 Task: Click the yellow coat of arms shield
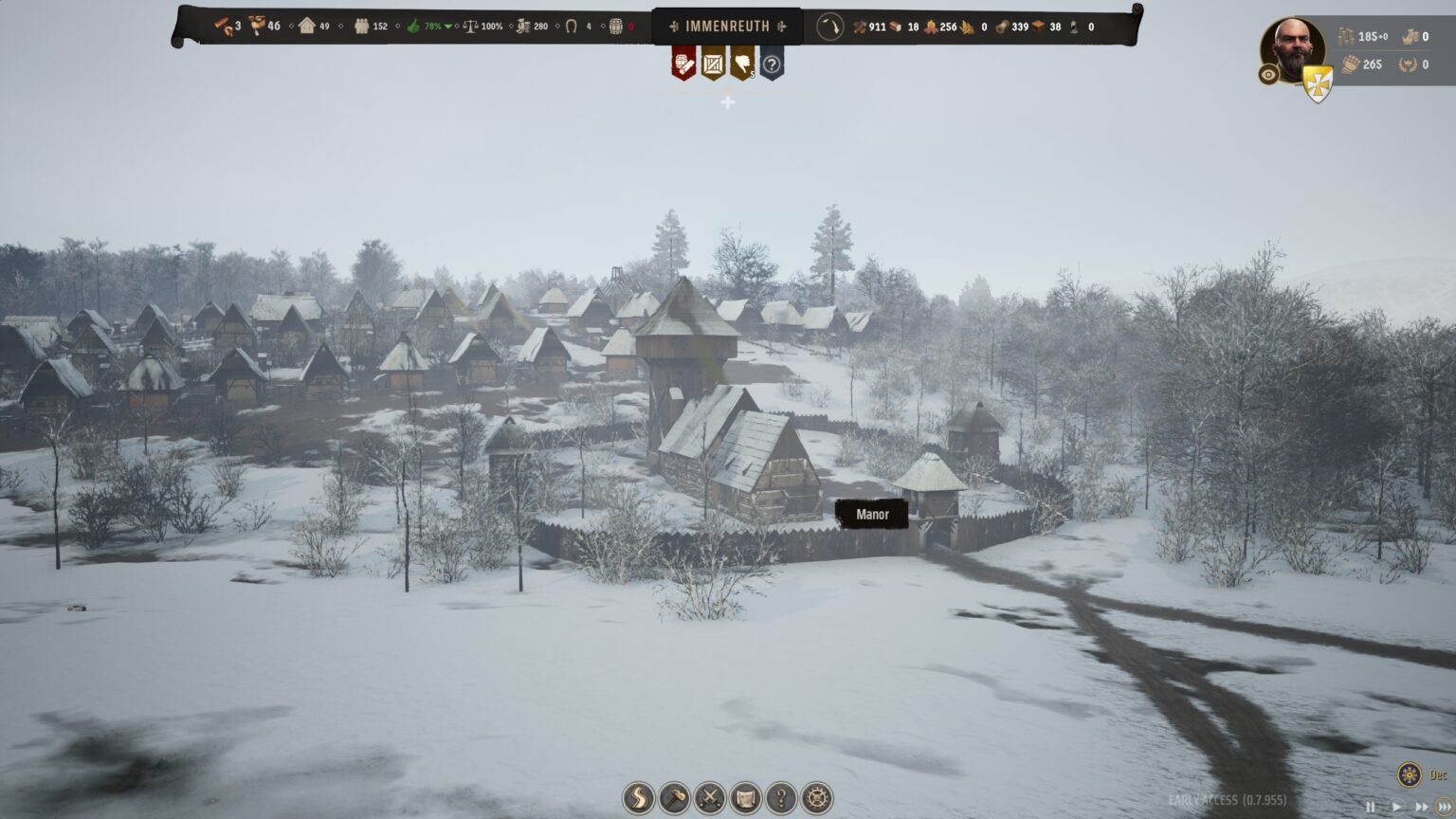(1318, 82)
